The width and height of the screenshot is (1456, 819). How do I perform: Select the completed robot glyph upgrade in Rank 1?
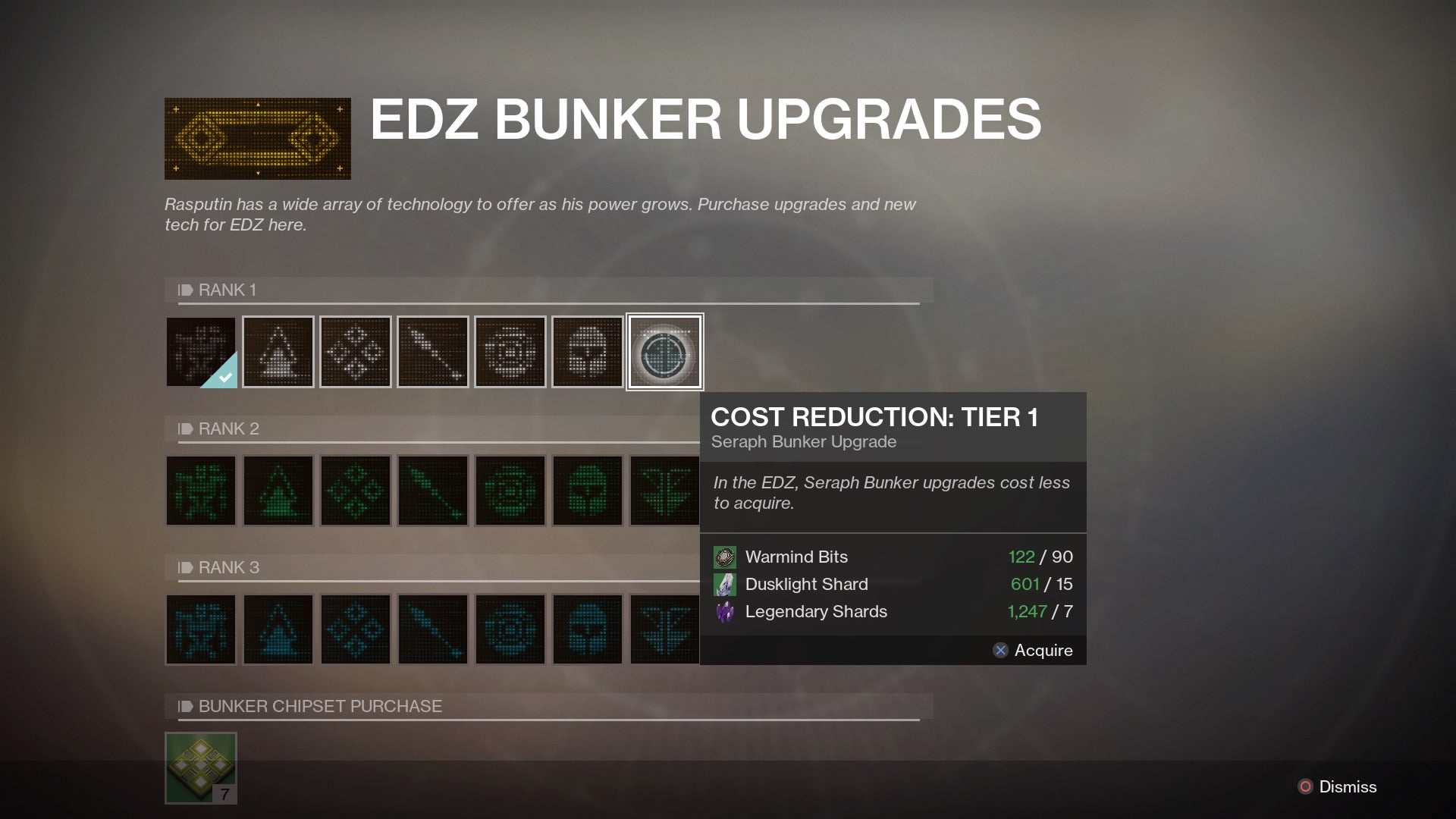(x=201, y=351)
